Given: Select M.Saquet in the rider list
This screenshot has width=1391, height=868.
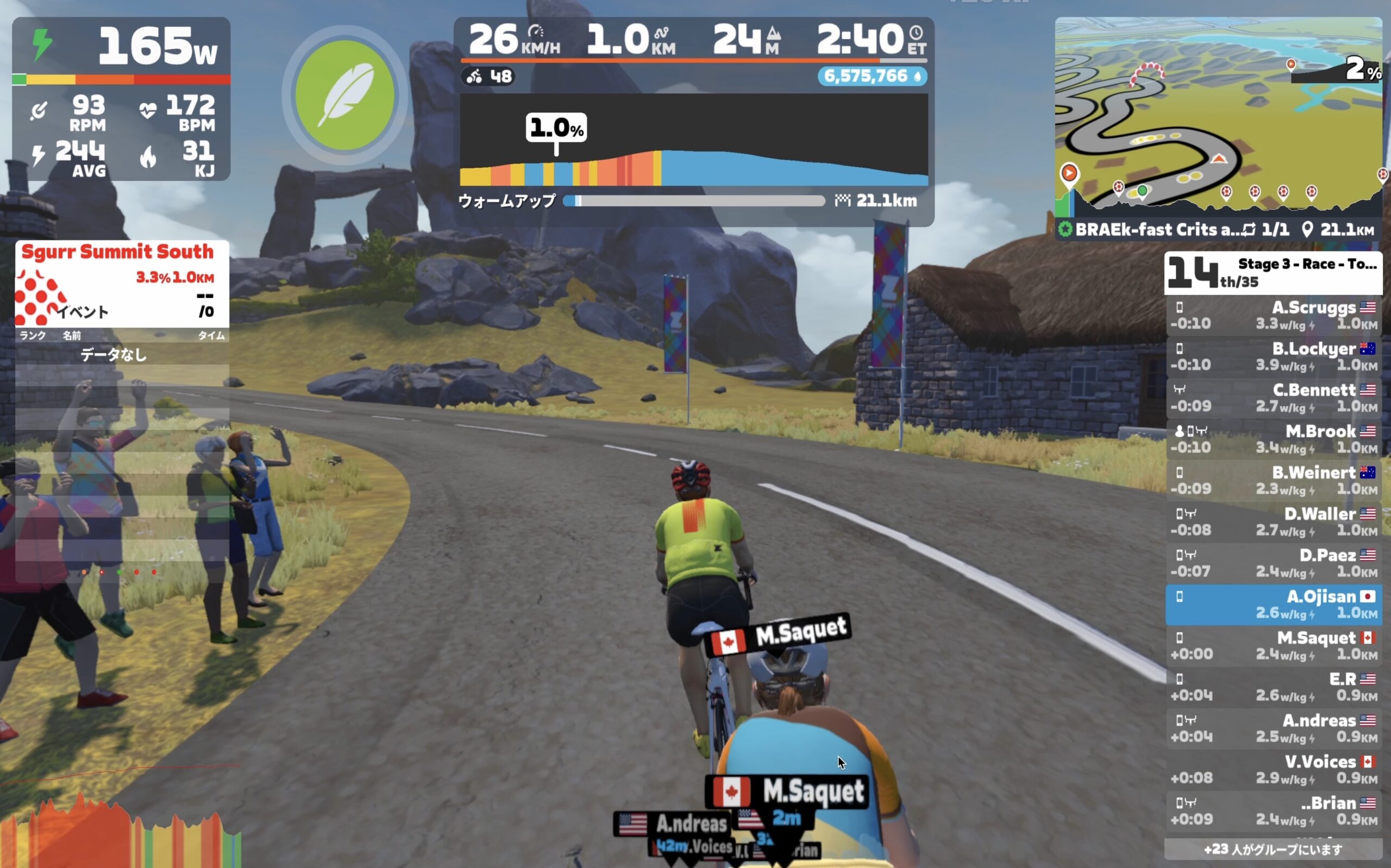Looking at the screenshot, I should (x=1273, y=646).
